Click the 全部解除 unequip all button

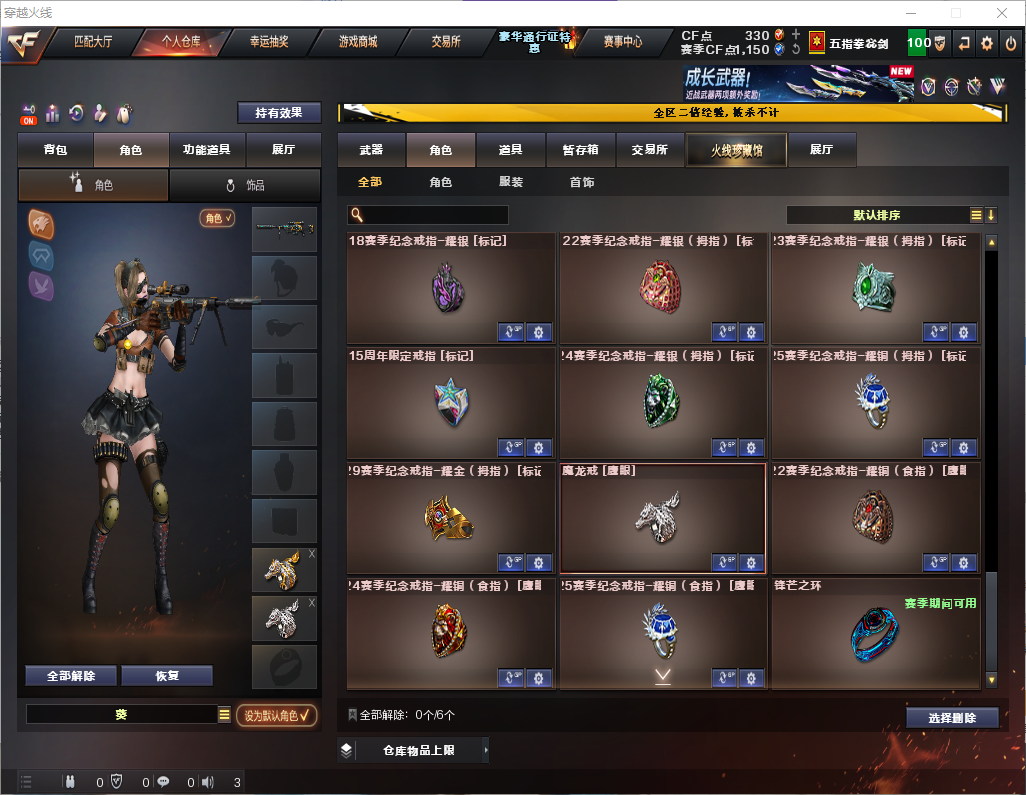tap(70, 675)
